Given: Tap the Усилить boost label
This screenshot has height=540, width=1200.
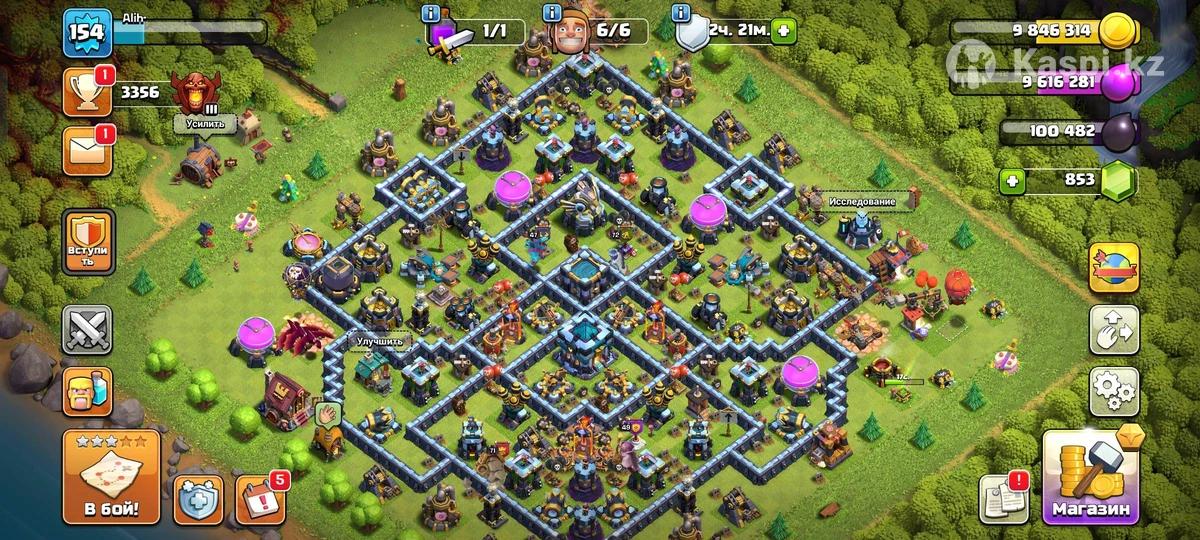Looking at the screenshot, I should (x=206, y=123).
